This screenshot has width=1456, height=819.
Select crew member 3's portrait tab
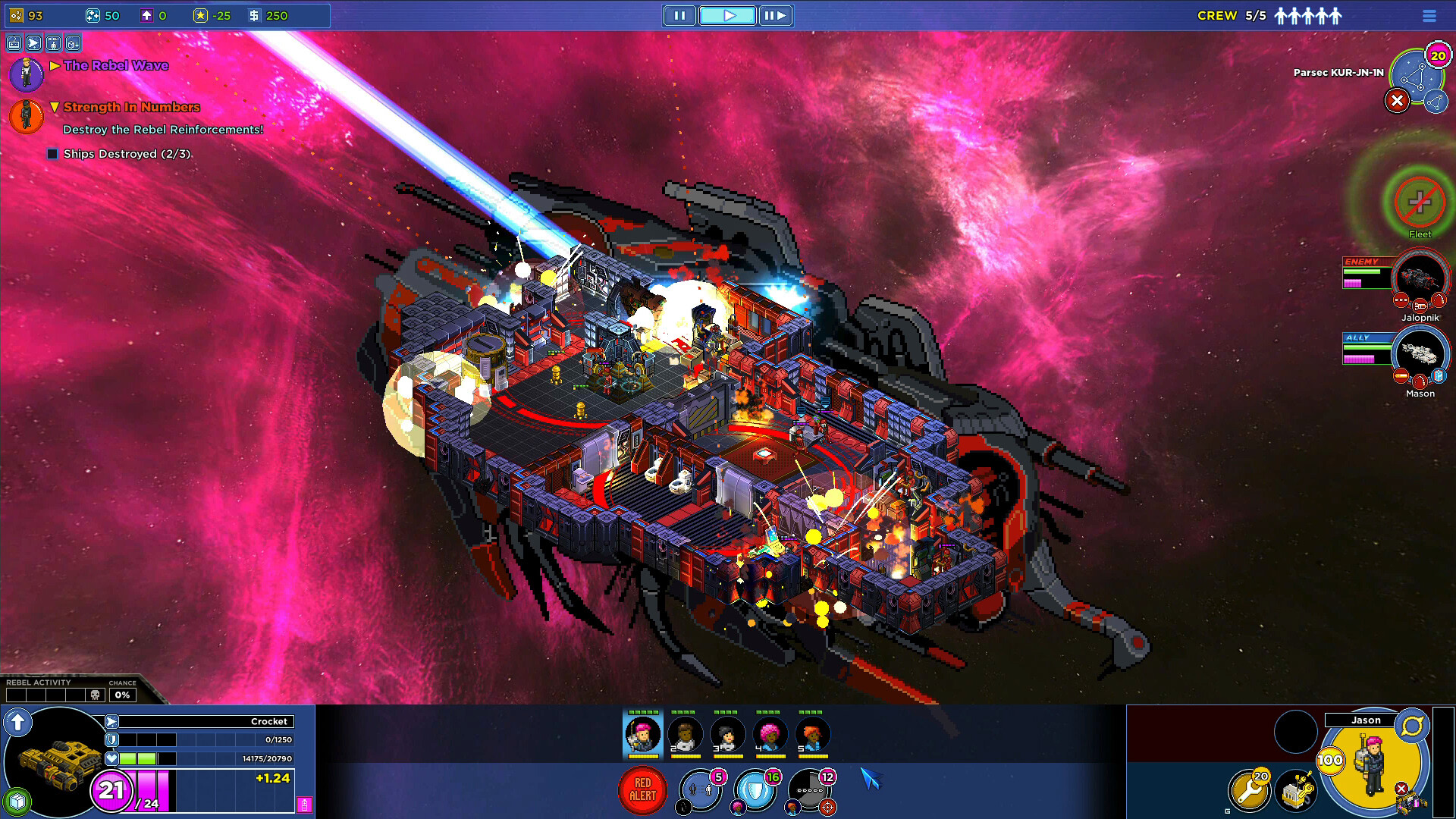(x=727, y=734)
